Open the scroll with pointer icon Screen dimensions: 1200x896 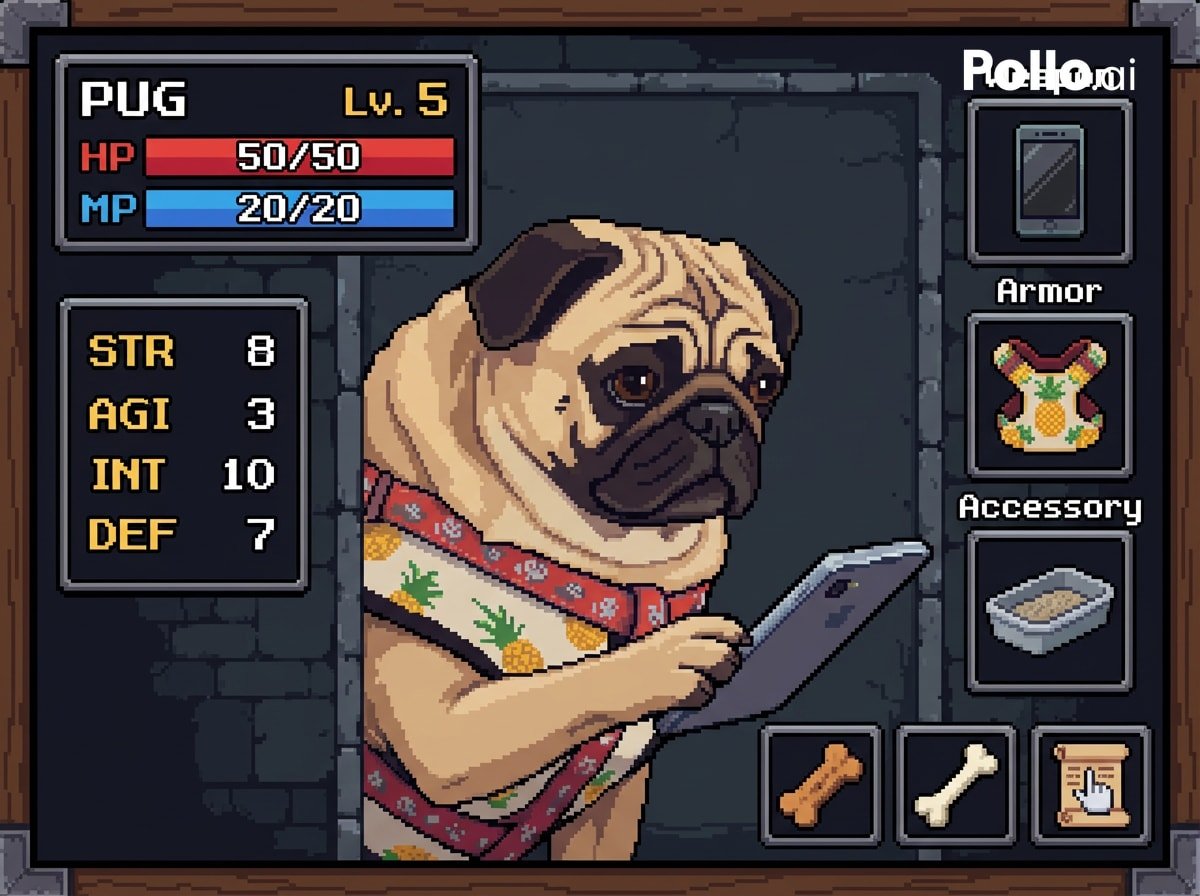point(1091,783)
